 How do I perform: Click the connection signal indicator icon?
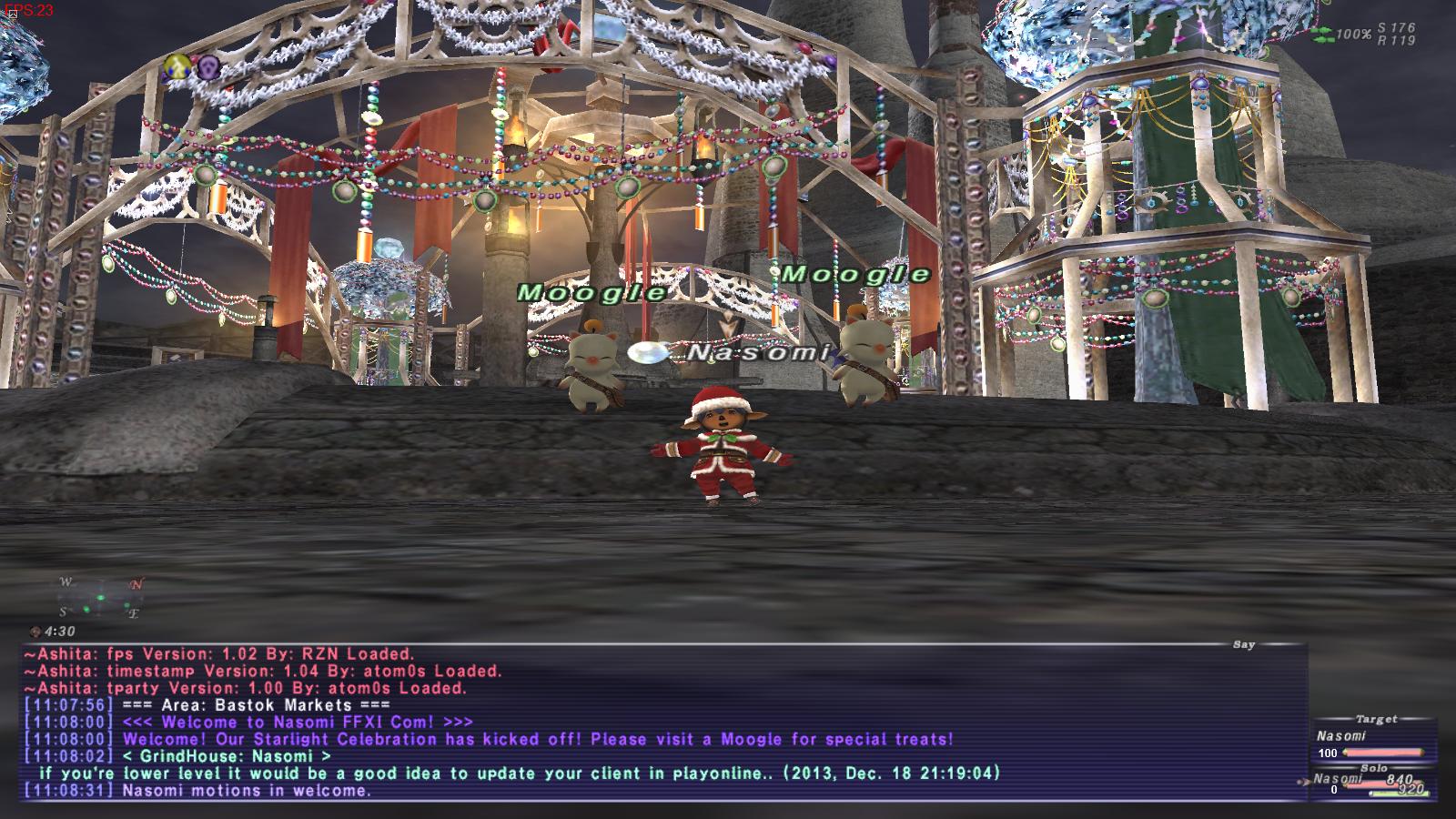coord(1322,34)
